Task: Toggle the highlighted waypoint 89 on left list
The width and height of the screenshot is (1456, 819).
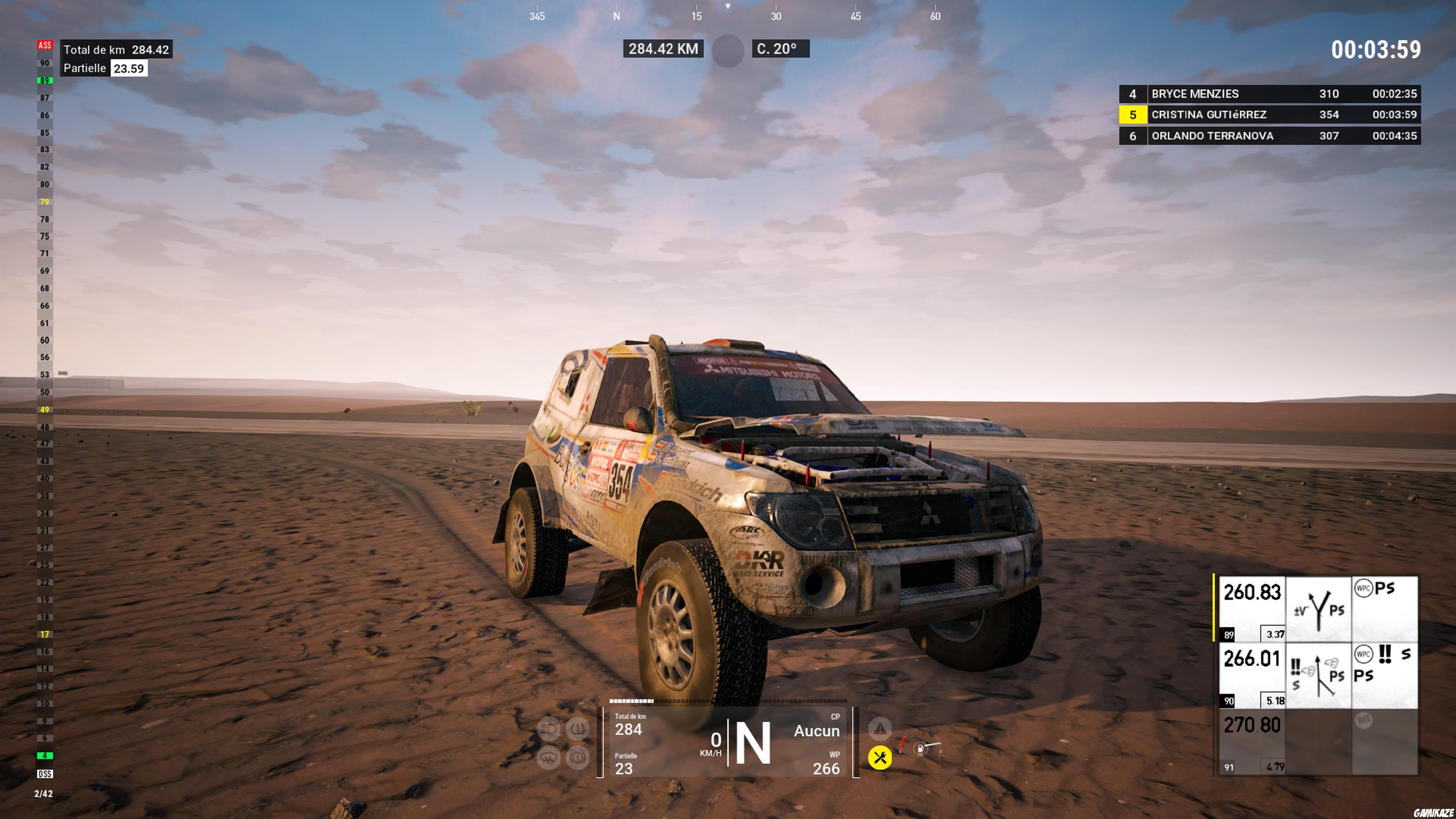Action: pos(46,81)
